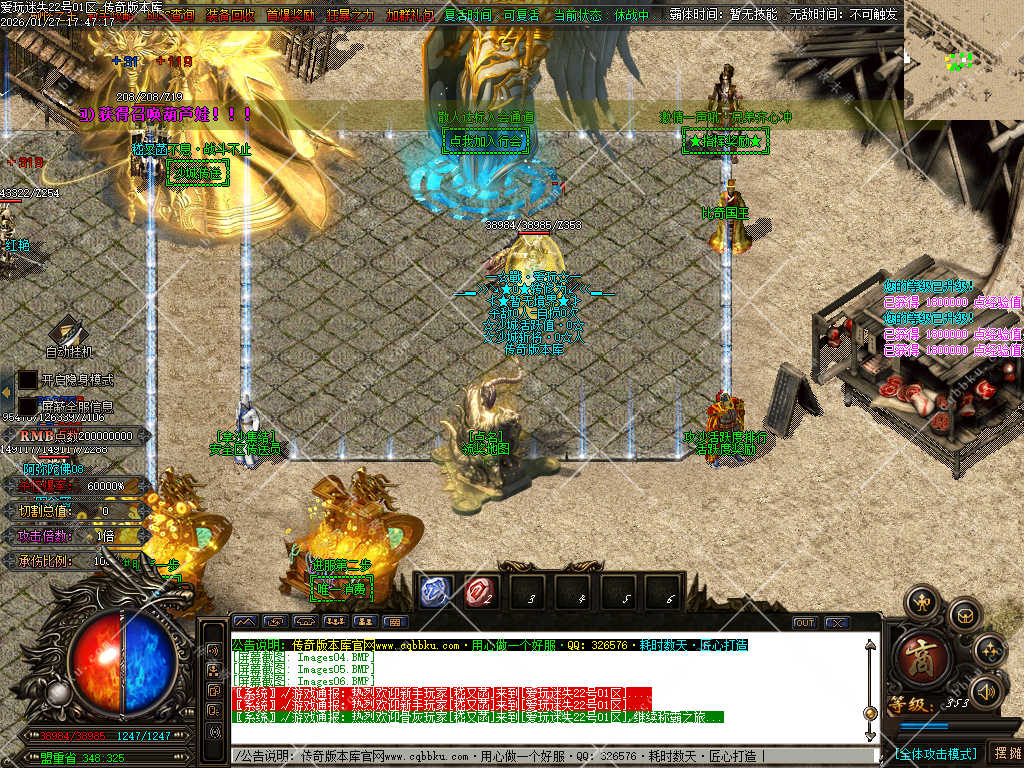Screen dimensions: 1024x768
Task: Click the OUT button above the chat
Action: point(805,622)
